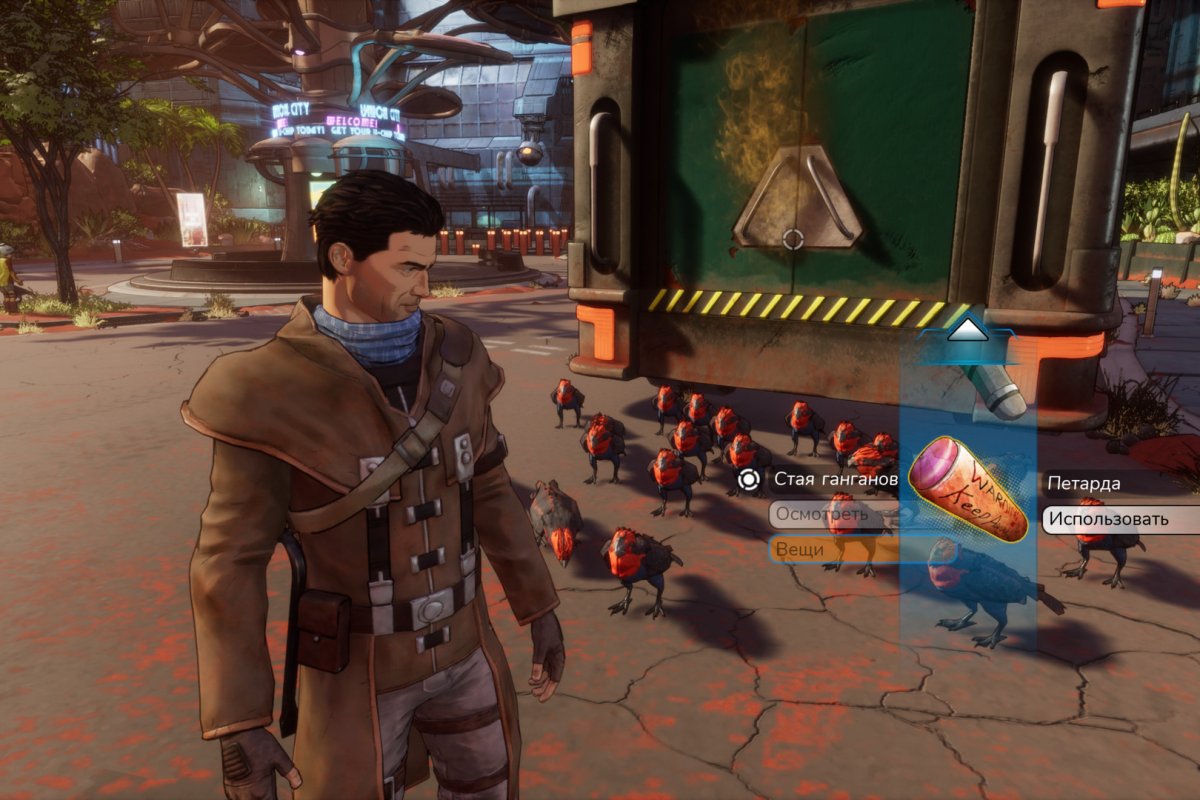Select the Вещи (Items) option

coord(832,549)
